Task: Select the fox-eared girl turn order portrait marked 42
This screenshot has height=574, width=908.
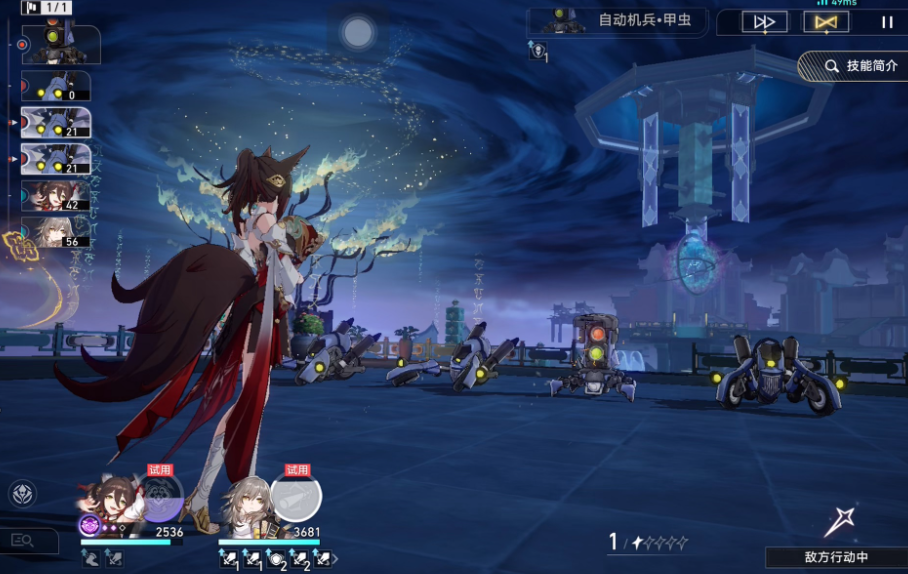Action: [56, 196]
